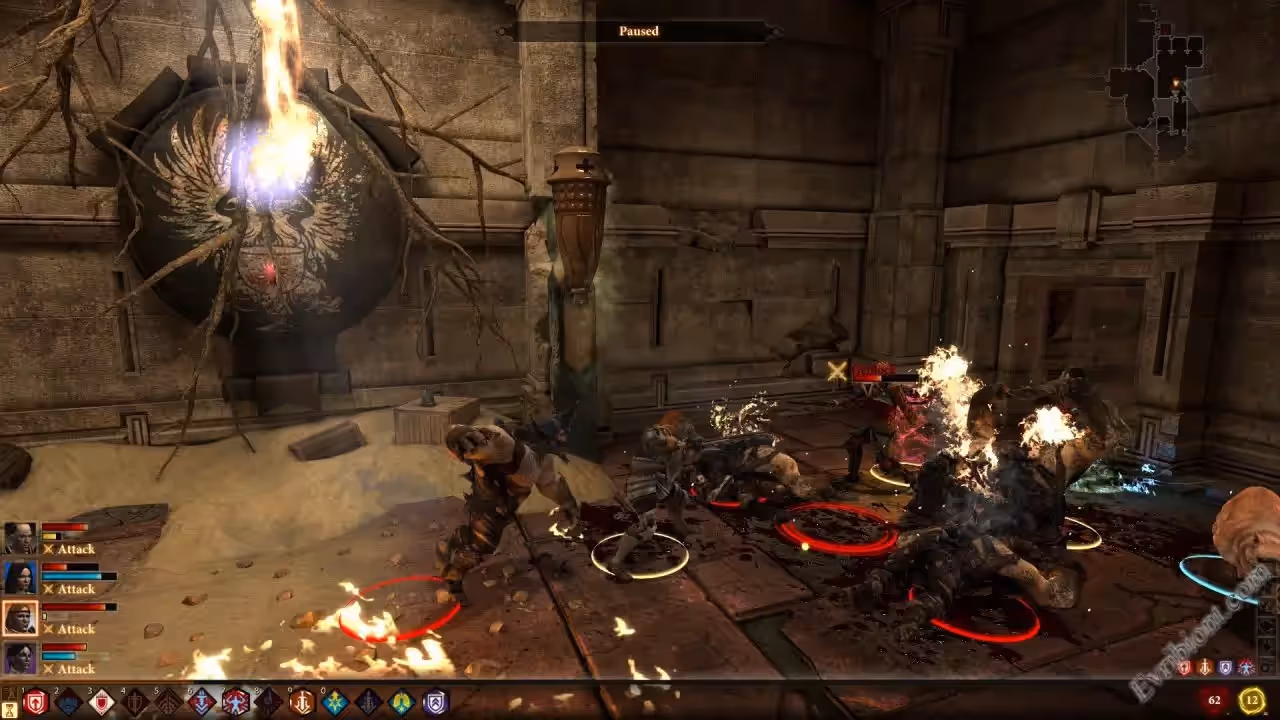Use the yellow stamina potion showing 12
Image resolution: width=1280 pixels, height=720 pixels.
[1251, 701]
